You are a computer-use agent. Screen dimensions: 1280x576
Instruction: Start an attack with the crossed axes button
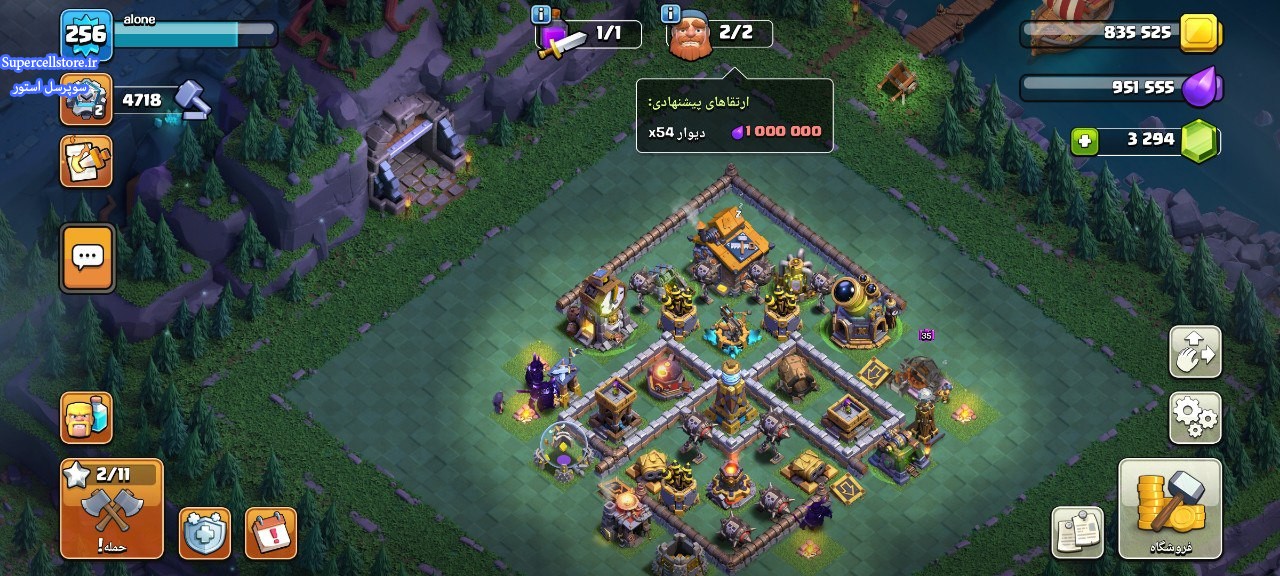coord(111,508)
